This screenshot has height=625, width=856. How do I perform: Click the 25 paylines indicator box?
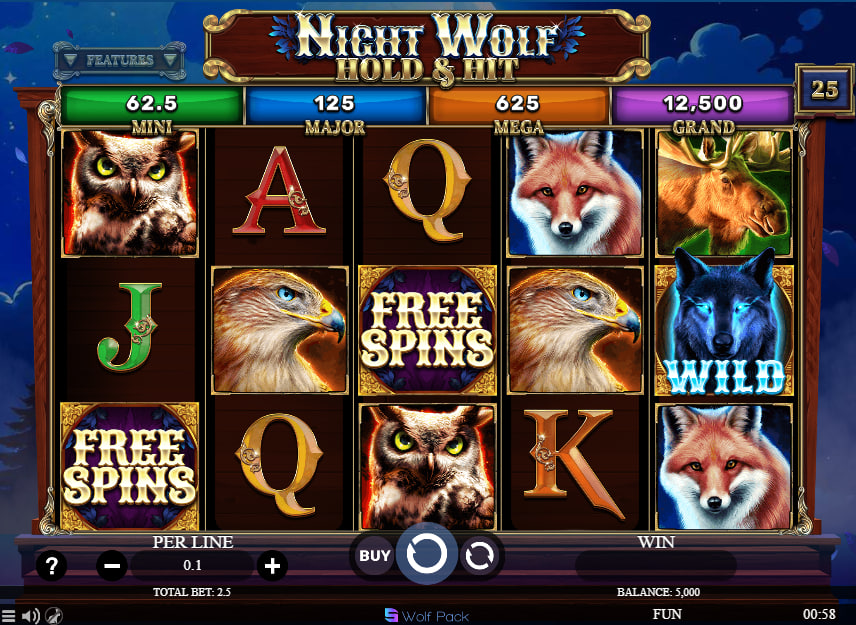tap(824, 89)
